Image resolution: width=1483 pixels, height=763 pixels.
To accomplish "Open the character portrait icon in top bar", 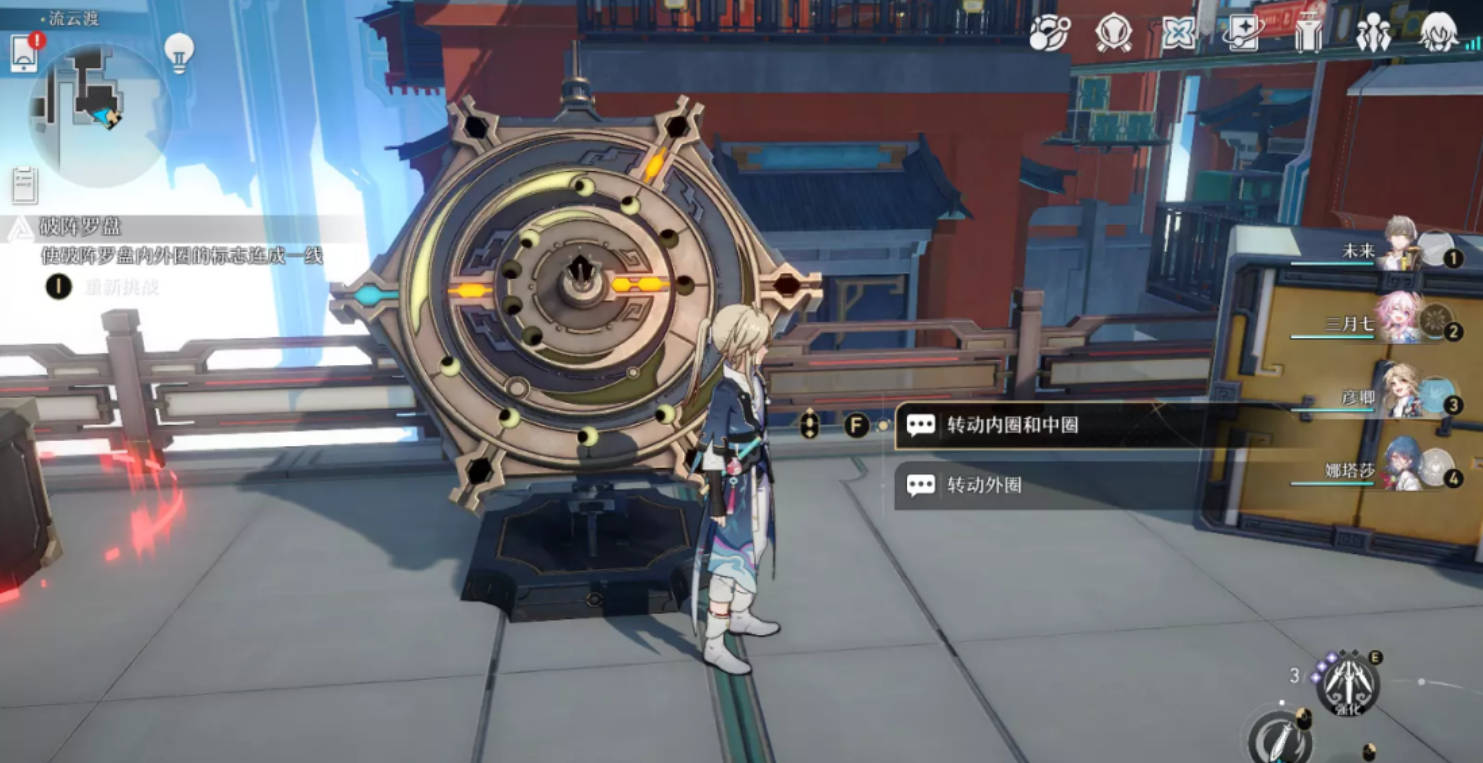I will [1439, 34].
